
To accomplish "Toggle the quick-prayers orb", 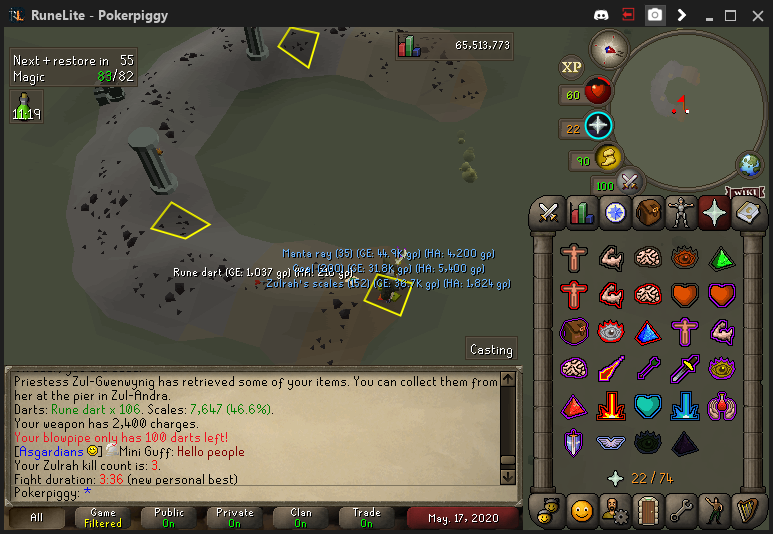I will point(598,127).
